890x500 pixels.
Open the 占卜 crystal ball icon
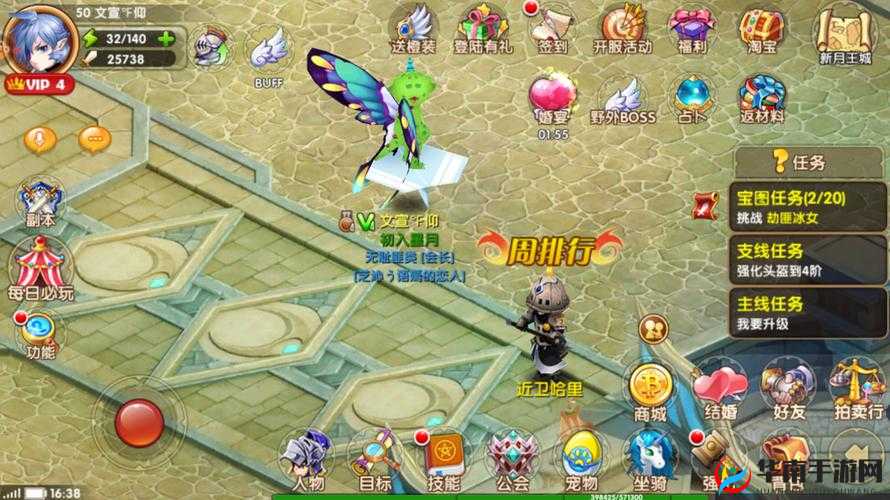(x=691, y=98)
